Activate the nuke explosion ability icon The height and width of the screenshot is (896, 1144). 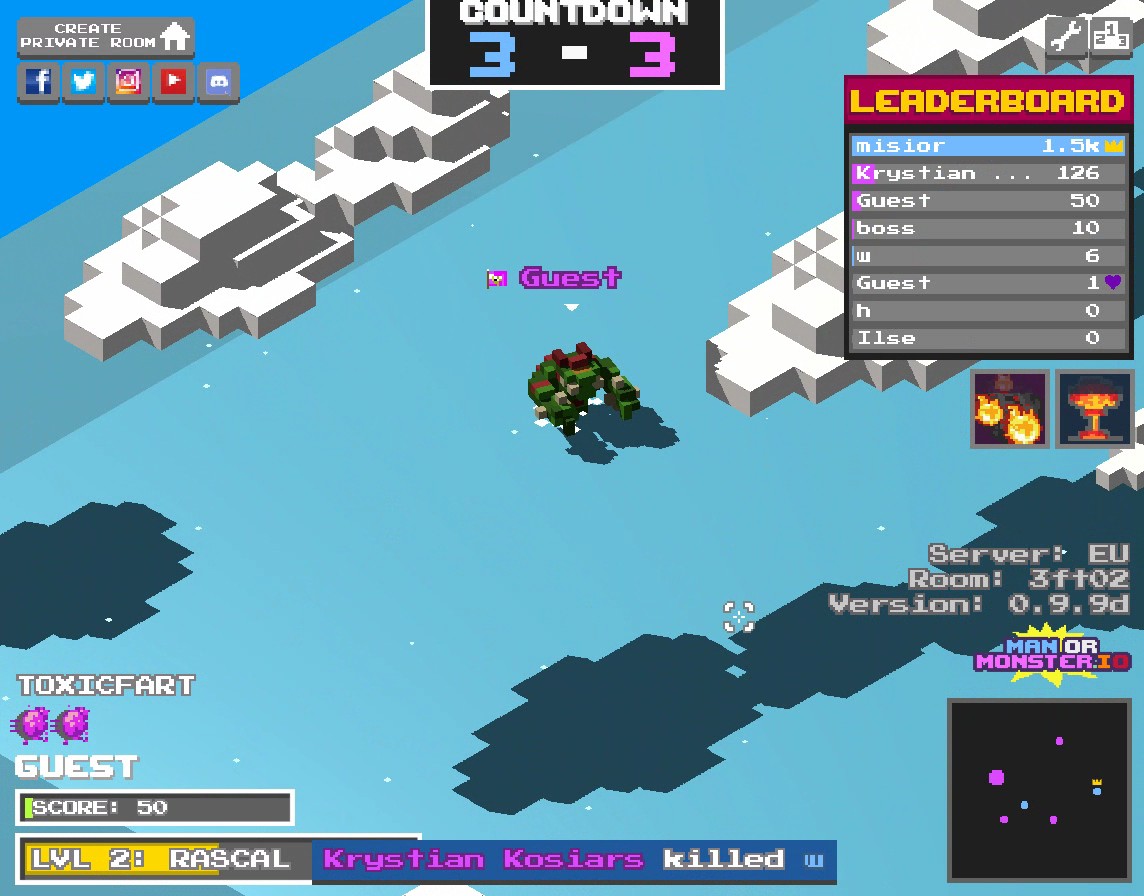(x=1095, y=408)
